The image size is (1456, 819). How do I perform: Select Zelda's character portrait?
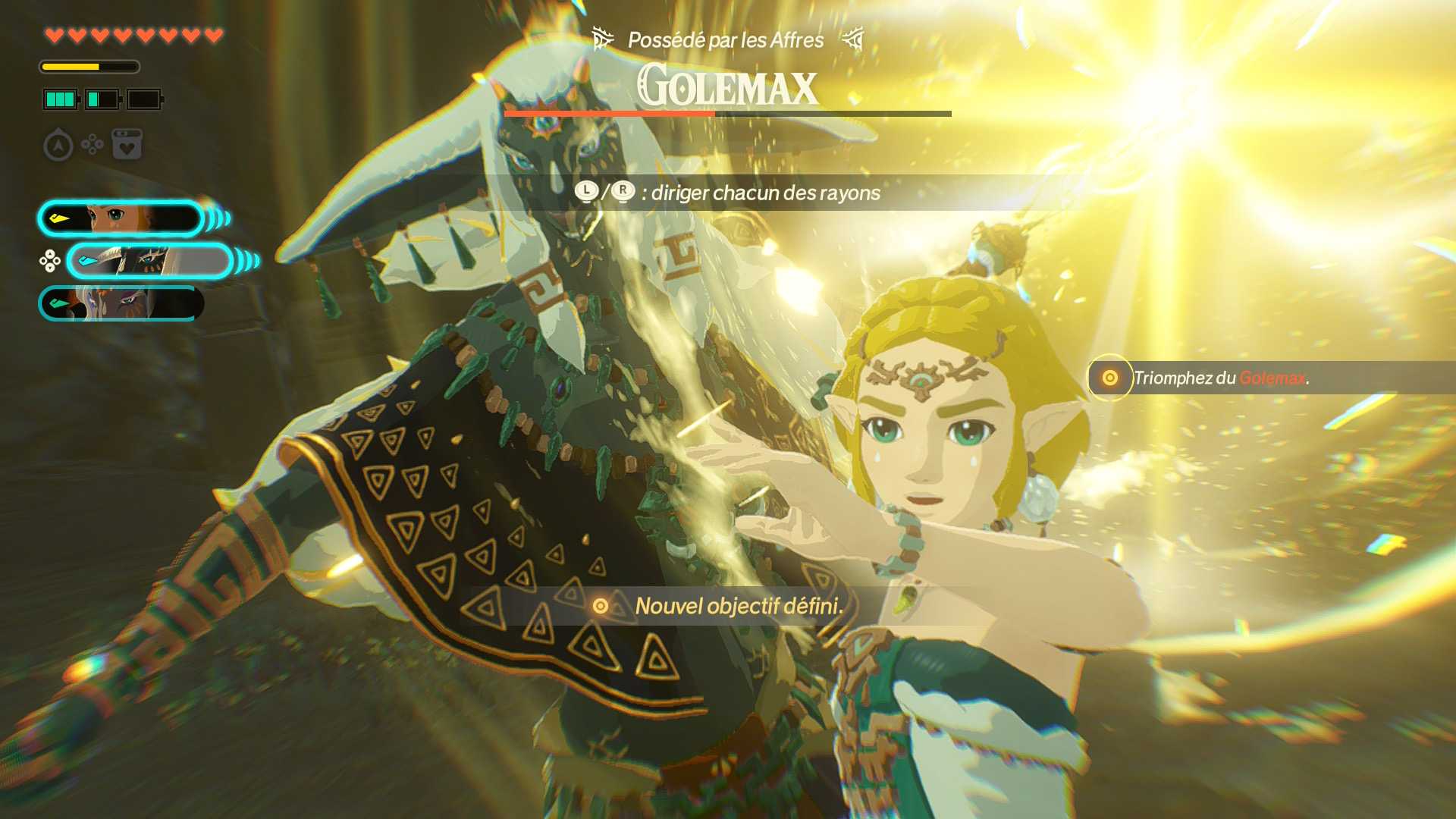[x=121, y=219]
